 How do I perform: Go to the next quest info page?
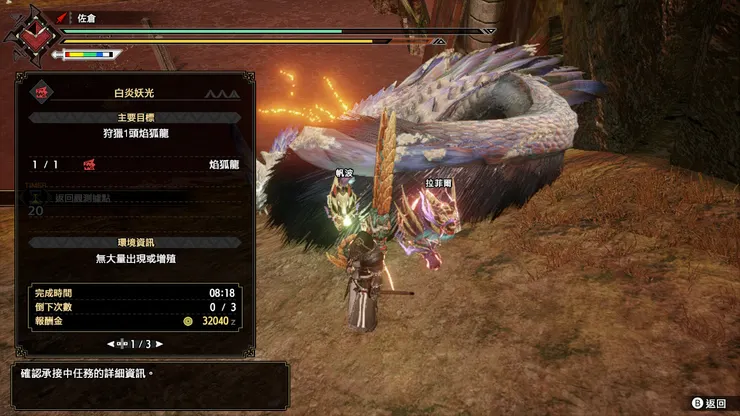click(159, 343)
